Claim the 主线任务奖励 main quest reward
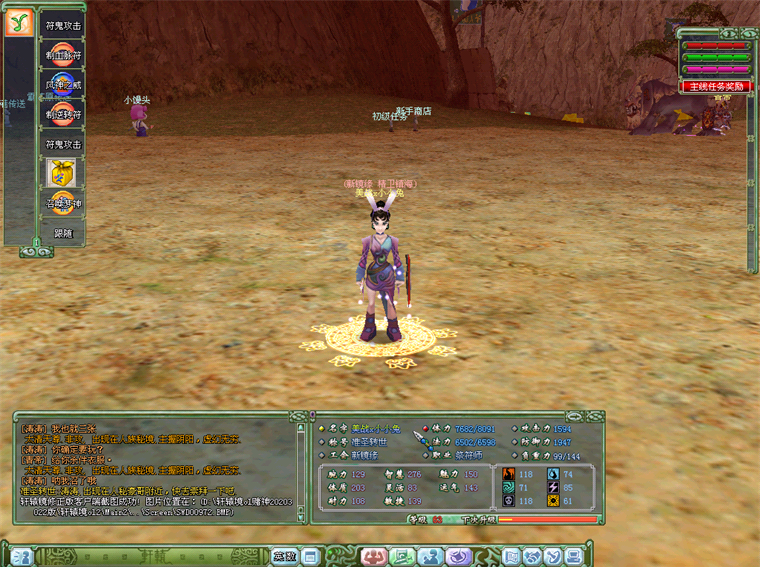This screenshot has width=760, height=567. point(716,87)
